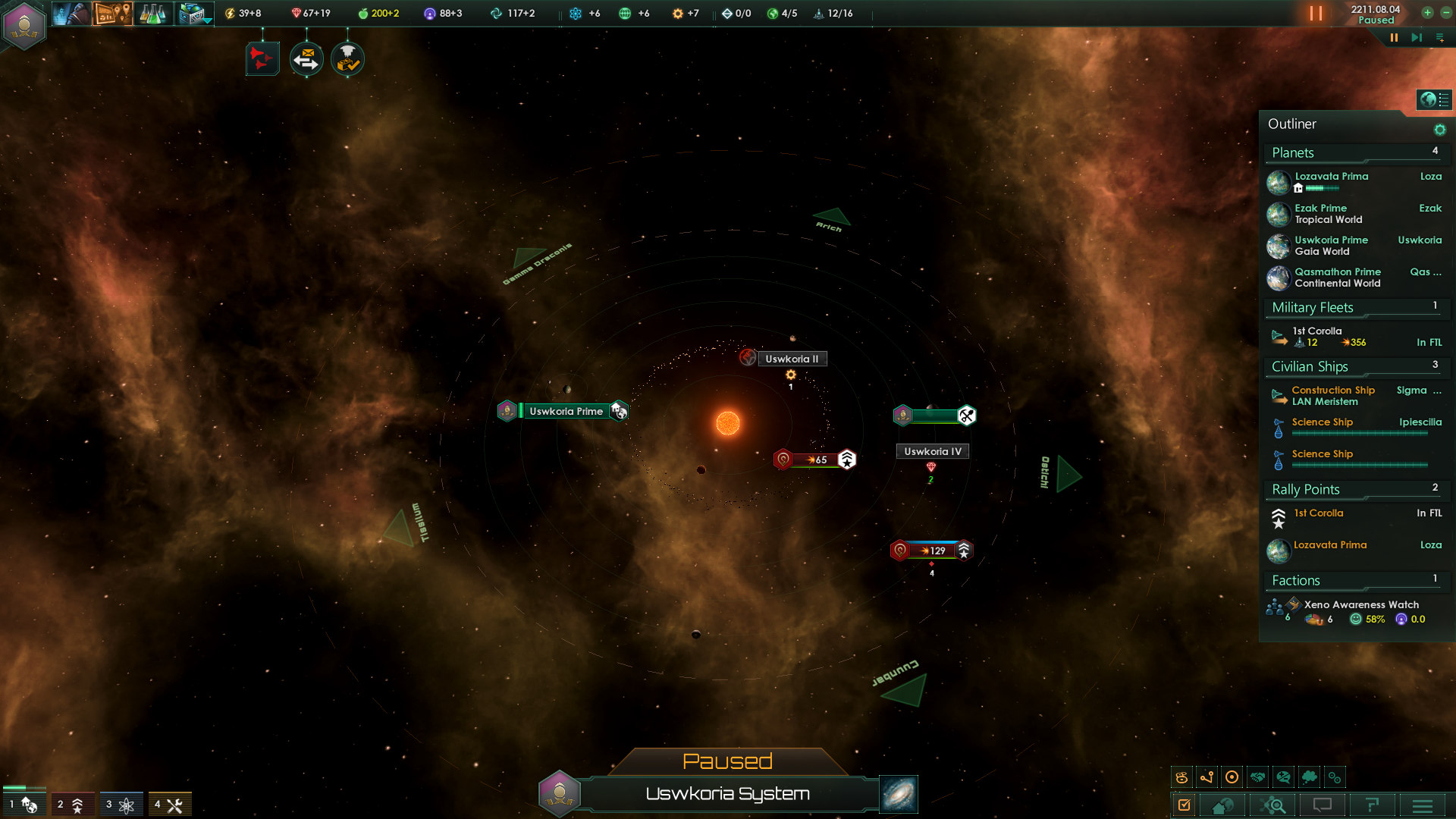Viewport: 1456px width, 819px height.
Task: Open the main menu hamburger button
Action: click(x=1423, y=805)
